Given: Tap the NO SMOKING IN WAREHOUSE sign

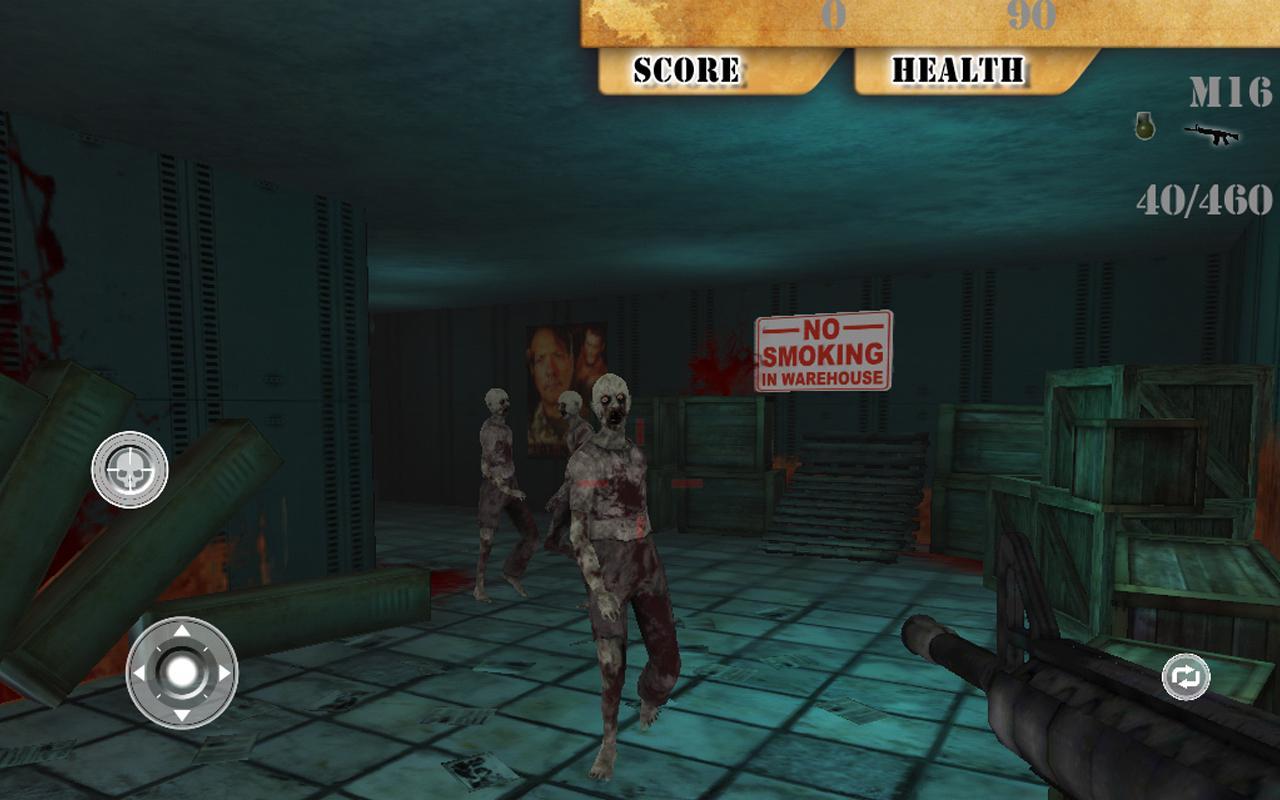Looking at the screenshot, I should point(822,353).
